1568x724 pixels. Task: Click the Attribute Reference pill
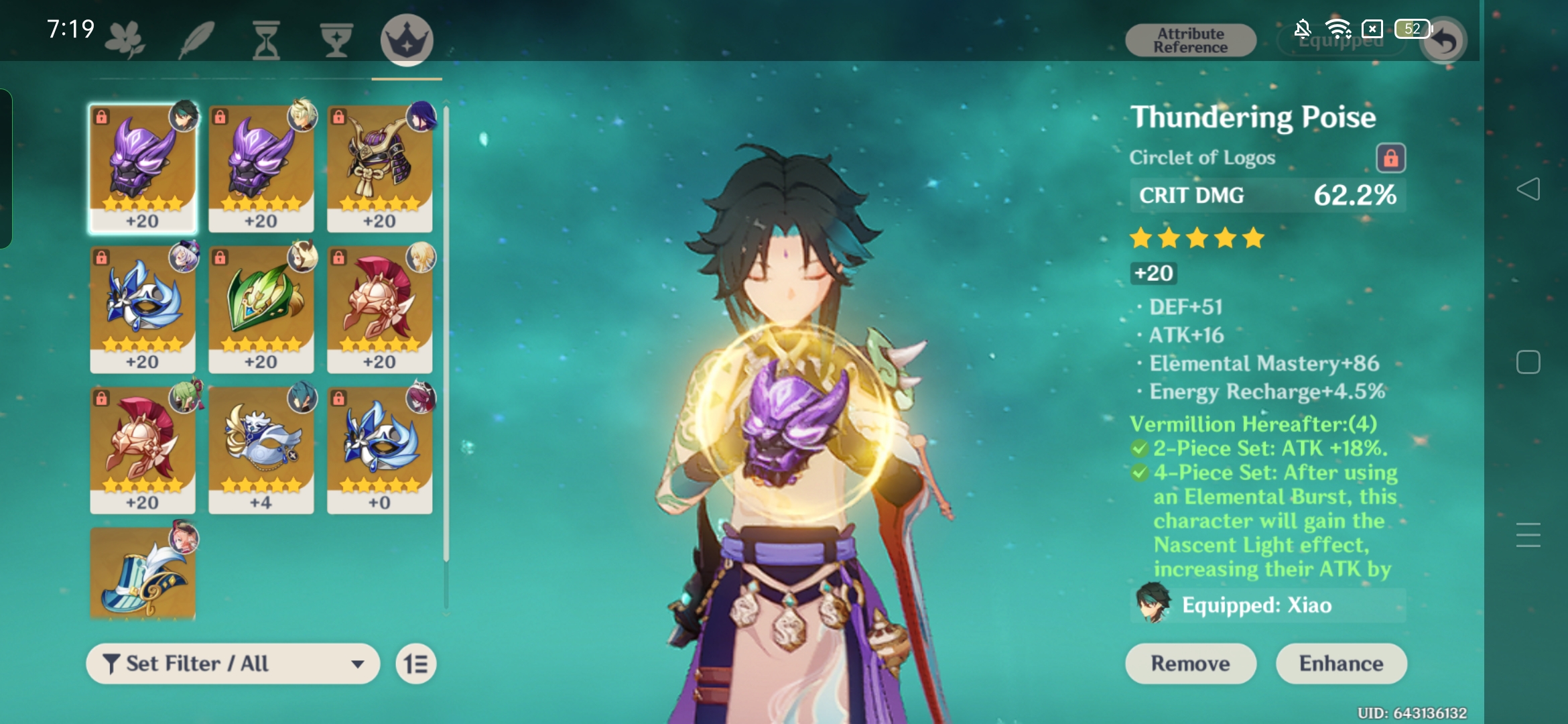(1189, 39)
